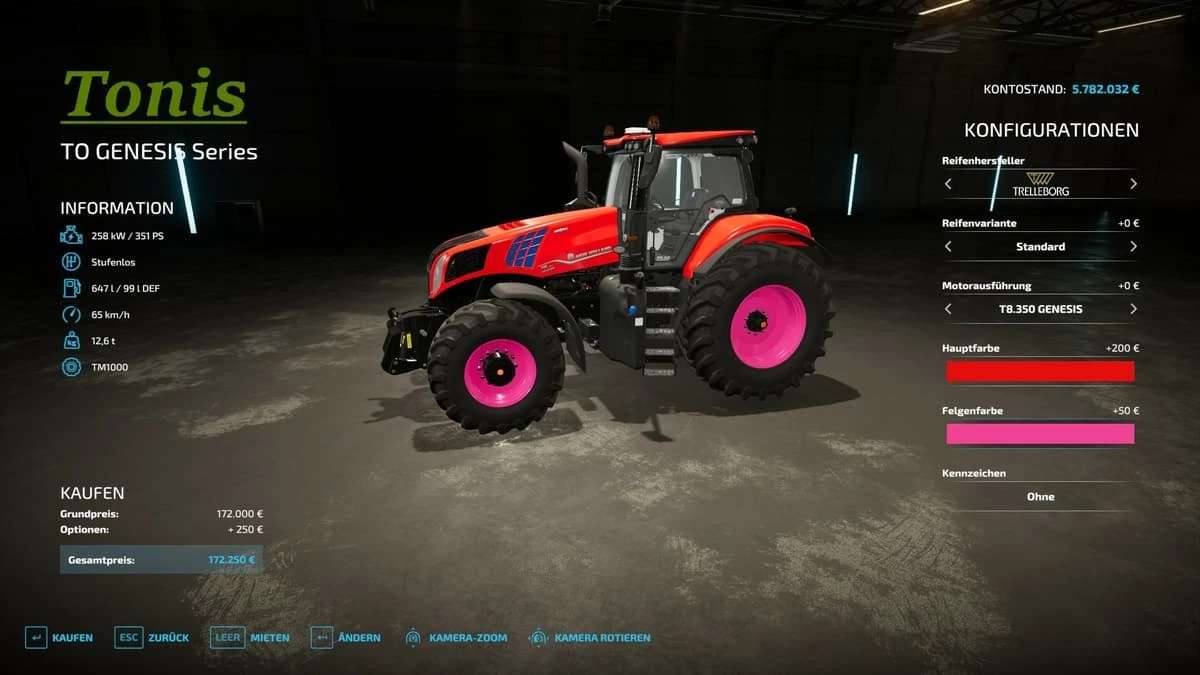Click the Kaufen button to buy

click(58, 638)
